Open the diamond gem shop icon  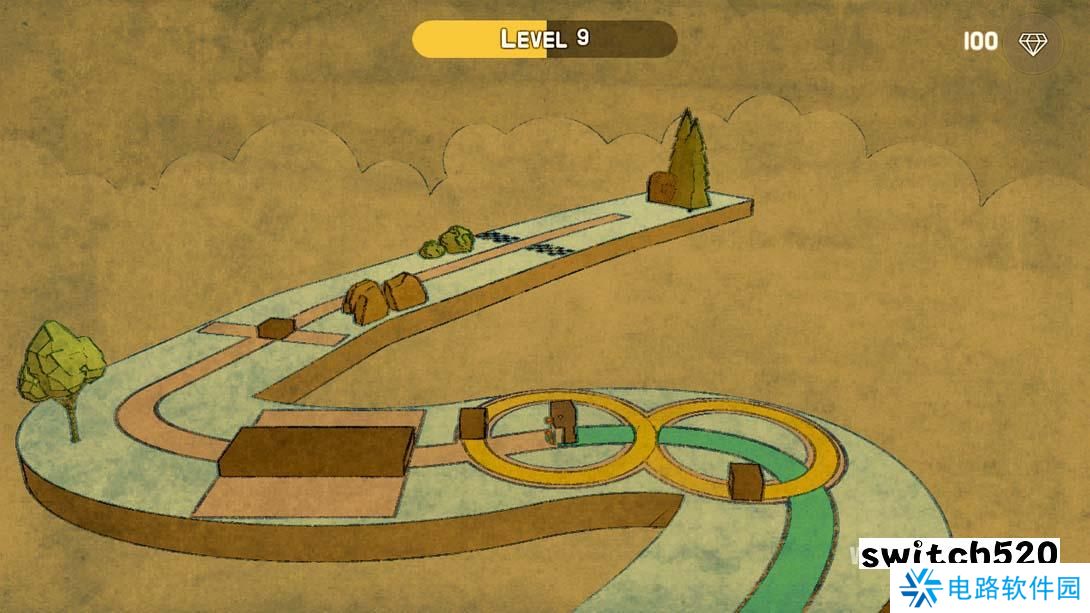click(1031, 43)
